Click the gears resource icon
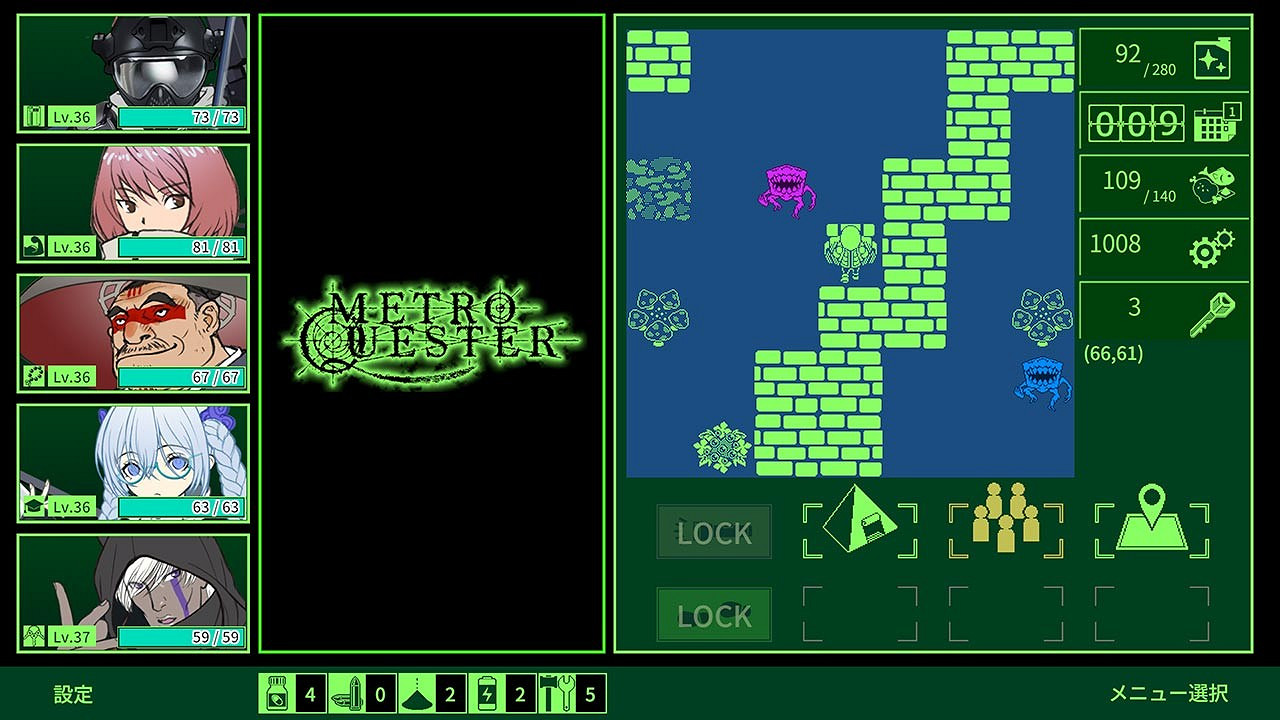This screenshot has width=1280, height=720. (x=1215, y=245)
